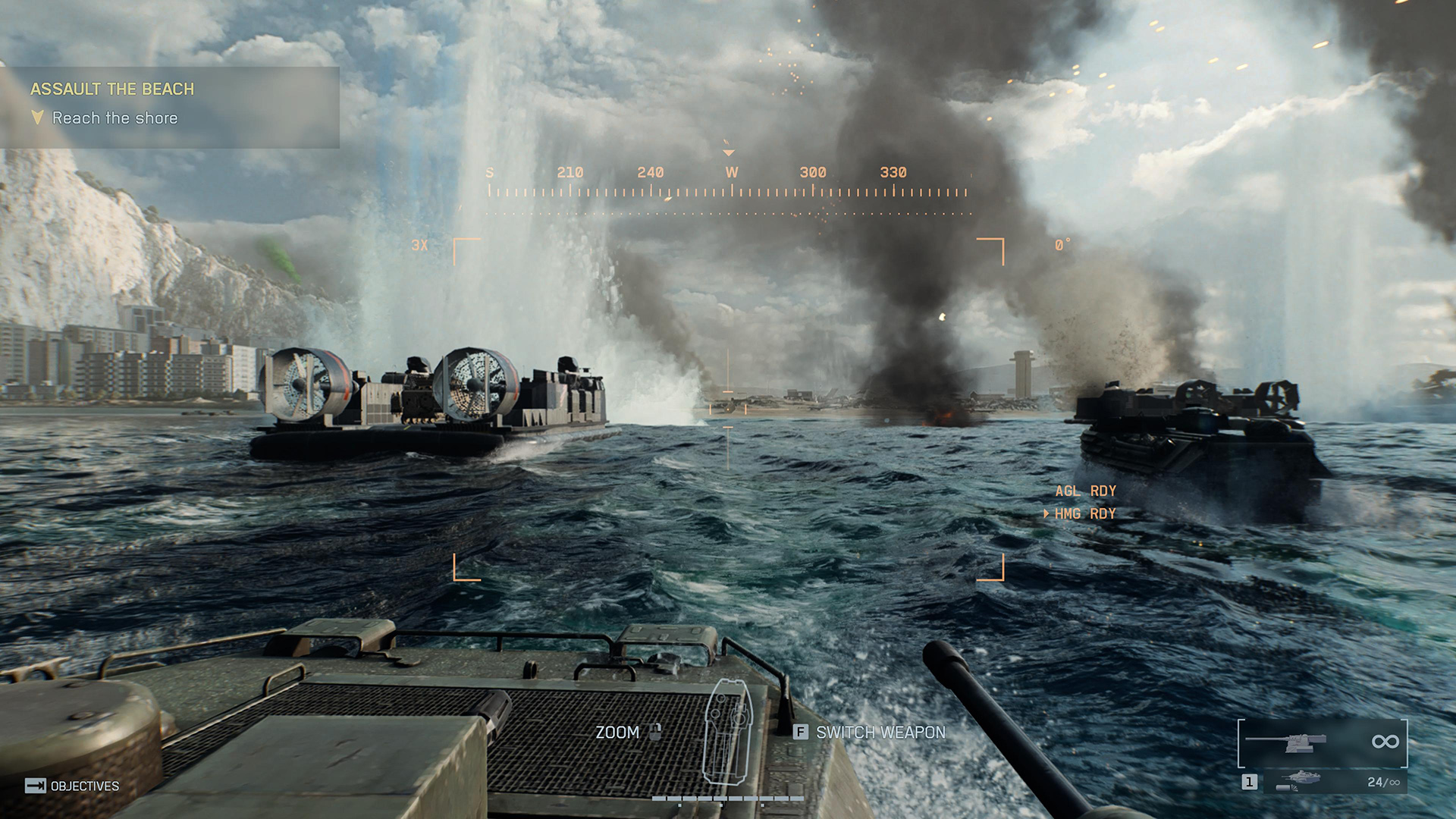Image resolution: width=1456 pixels, height=819 pixels.
Task: Select the bracketed turret gun weapon slot
Action: [1322, 742]
